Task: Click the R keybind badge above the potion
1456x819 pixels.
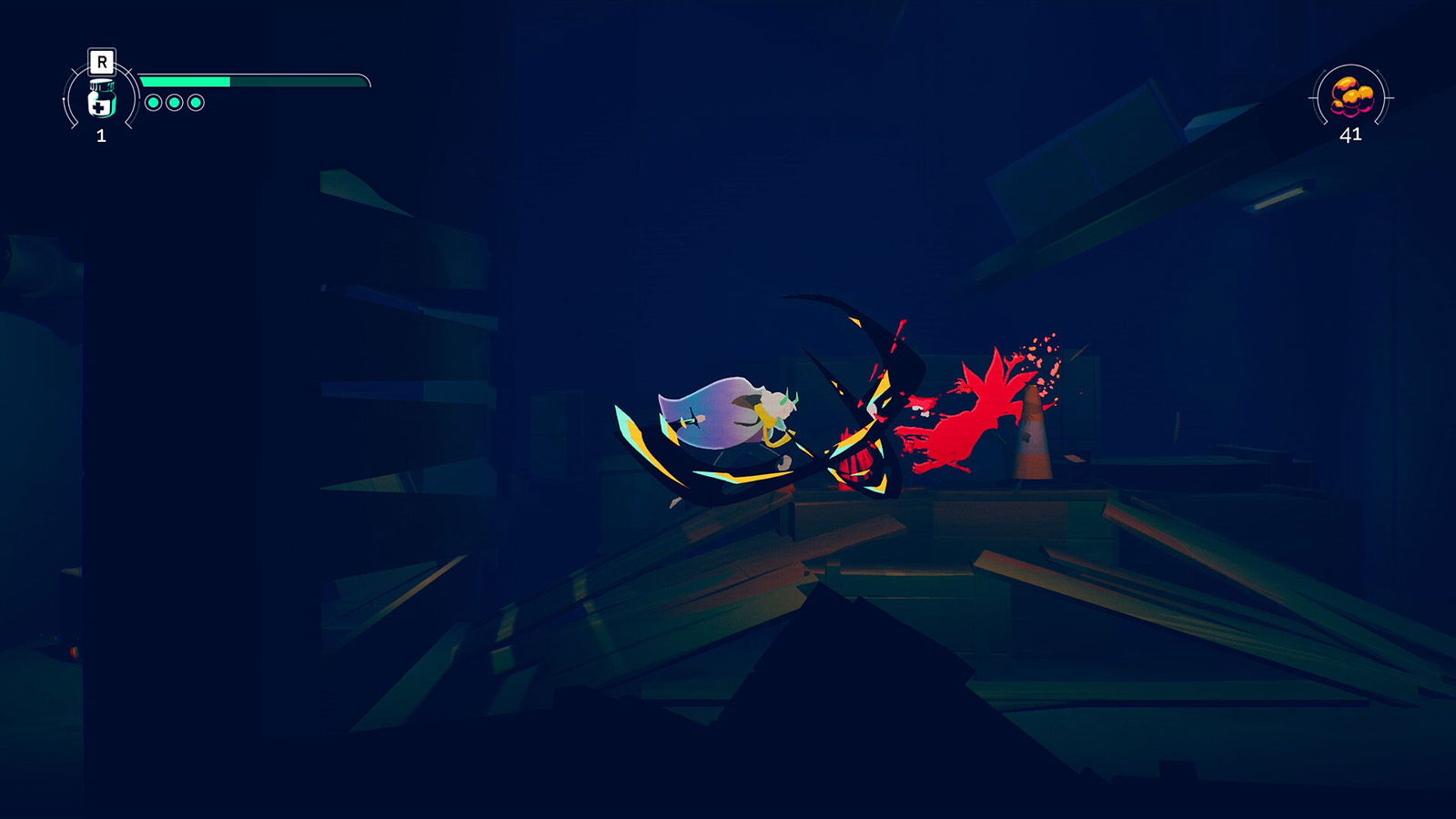Action: tap(102, 61)
